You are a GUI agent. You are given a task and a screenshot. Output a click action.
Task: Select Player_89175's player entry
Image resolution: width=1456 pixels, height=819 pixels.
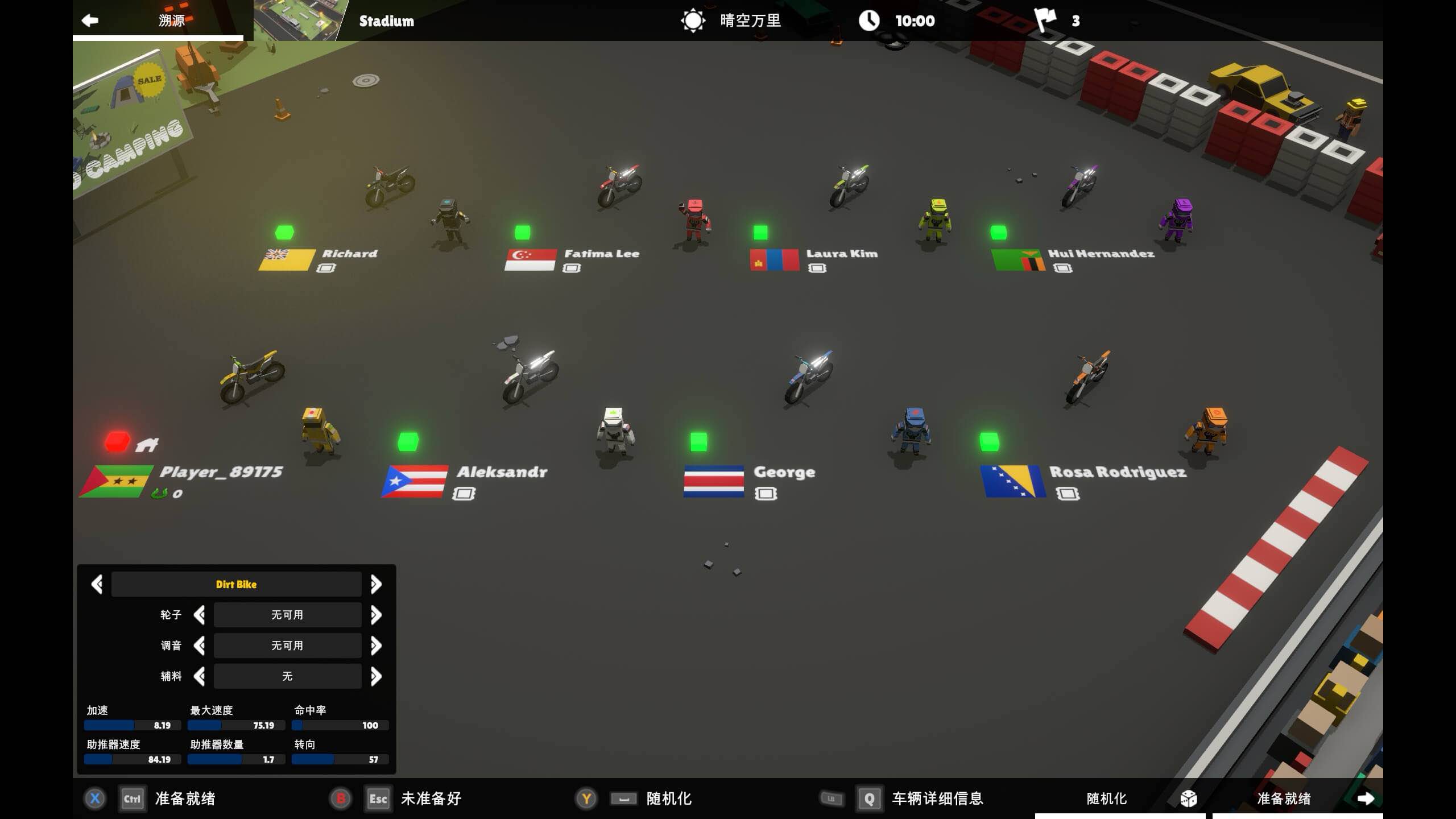[x=221, y=472]
